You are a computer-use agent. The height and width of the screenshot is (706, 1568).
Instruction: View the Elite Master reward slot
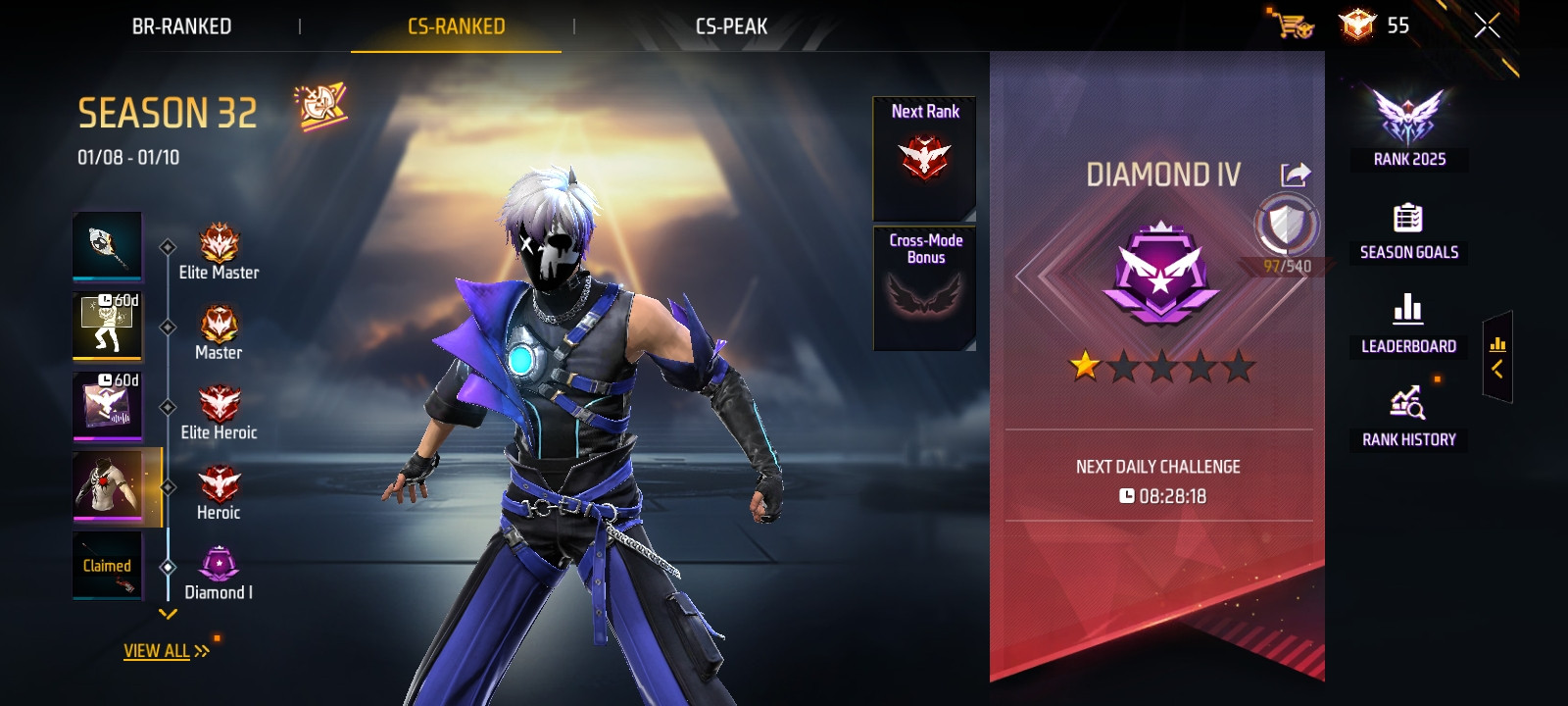coord(108,246)
